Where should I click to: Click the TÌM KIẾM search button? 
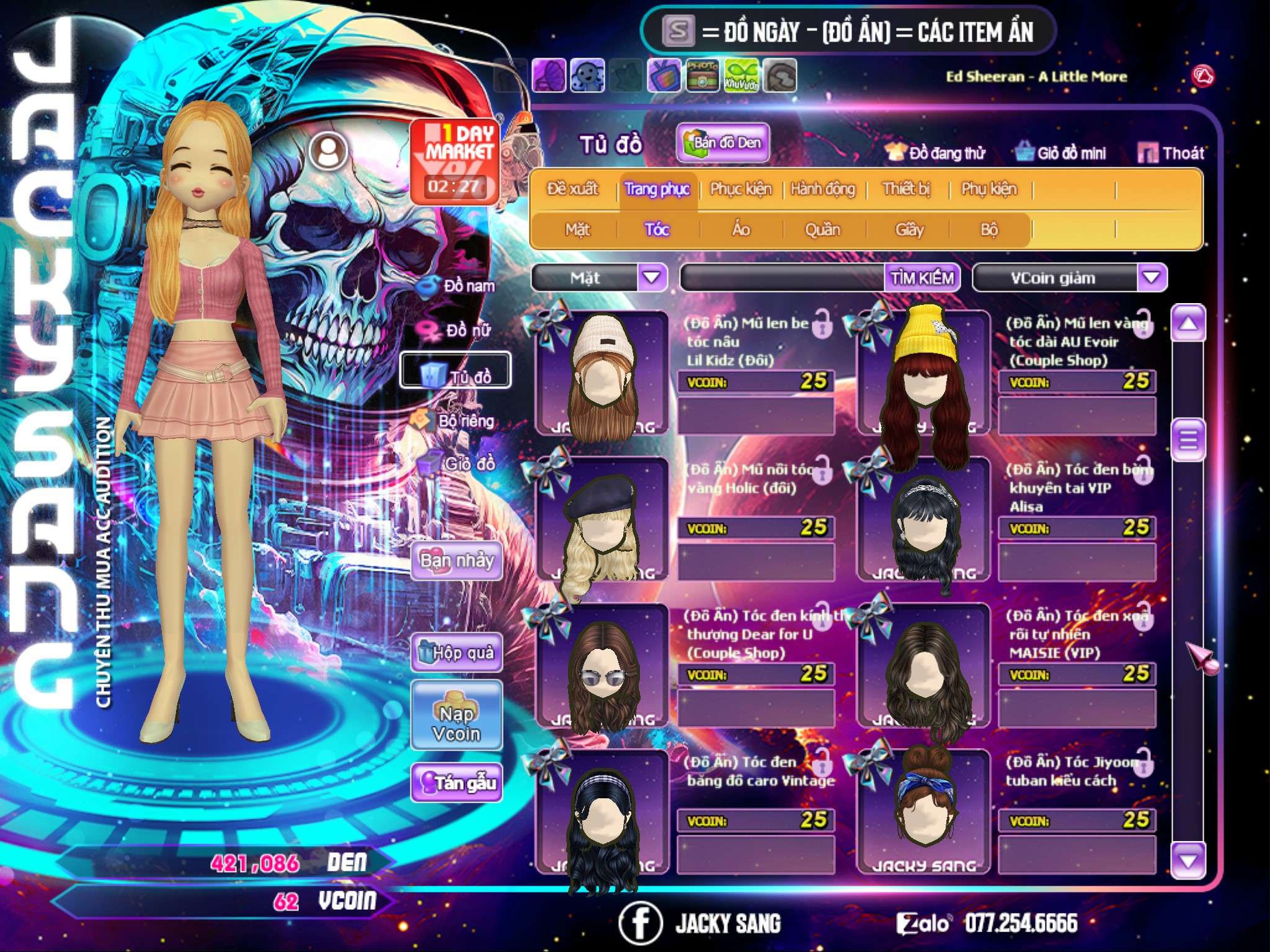(922, 278)
